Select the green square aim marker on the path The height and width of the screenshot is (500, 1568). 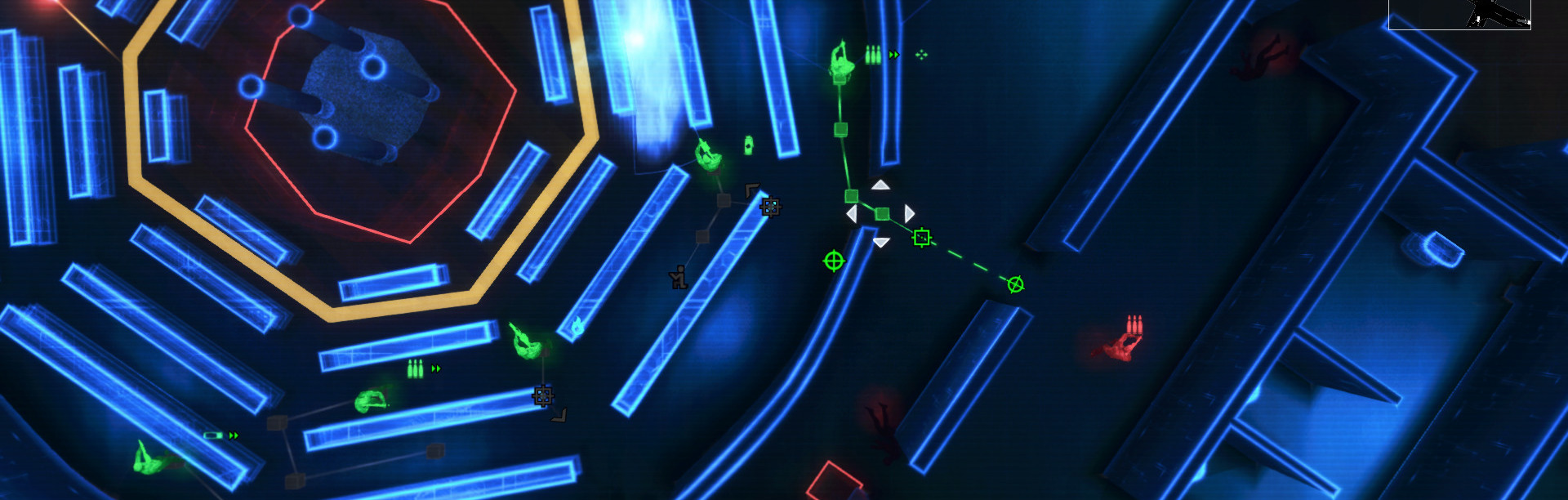[x=922, y=238]
